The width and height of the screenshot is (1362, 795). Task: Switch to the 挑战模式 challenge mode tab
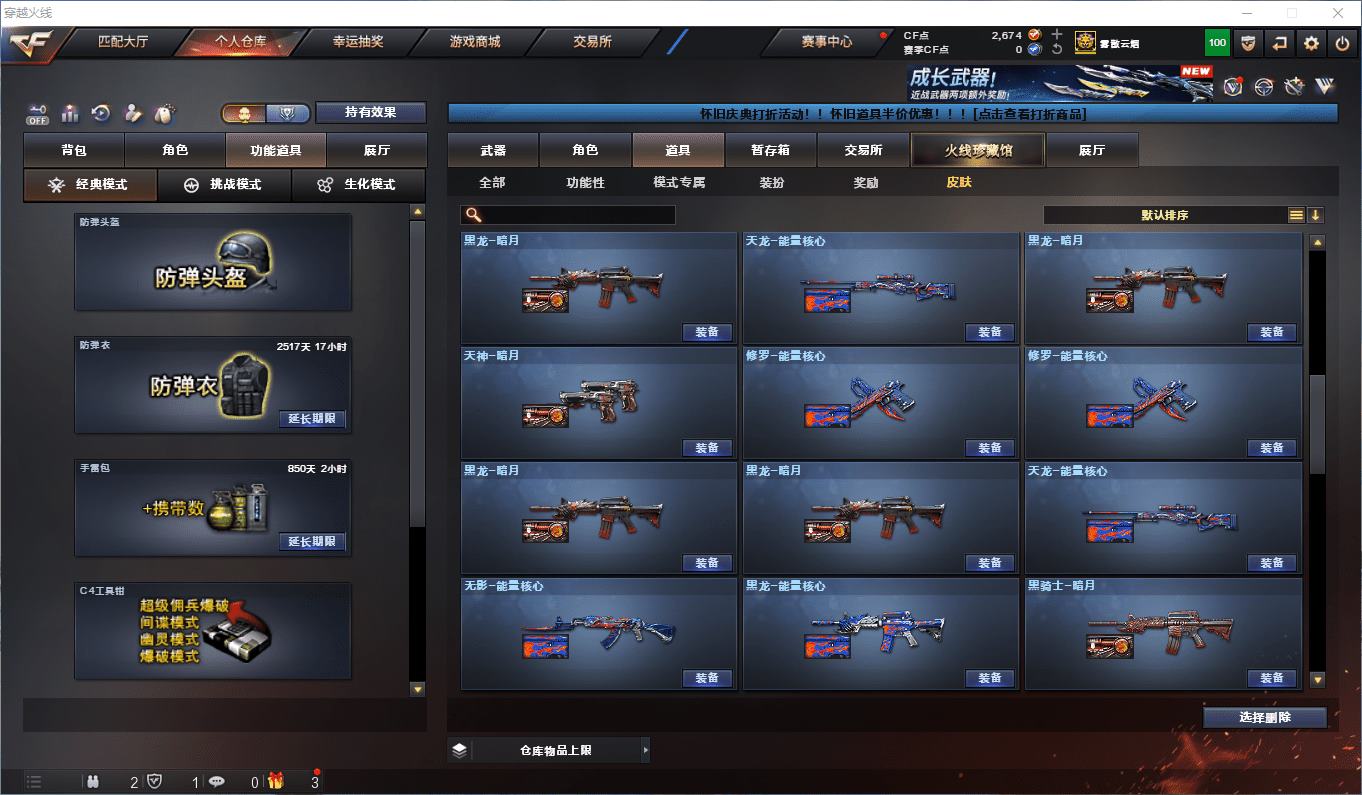tap(224, 185)
